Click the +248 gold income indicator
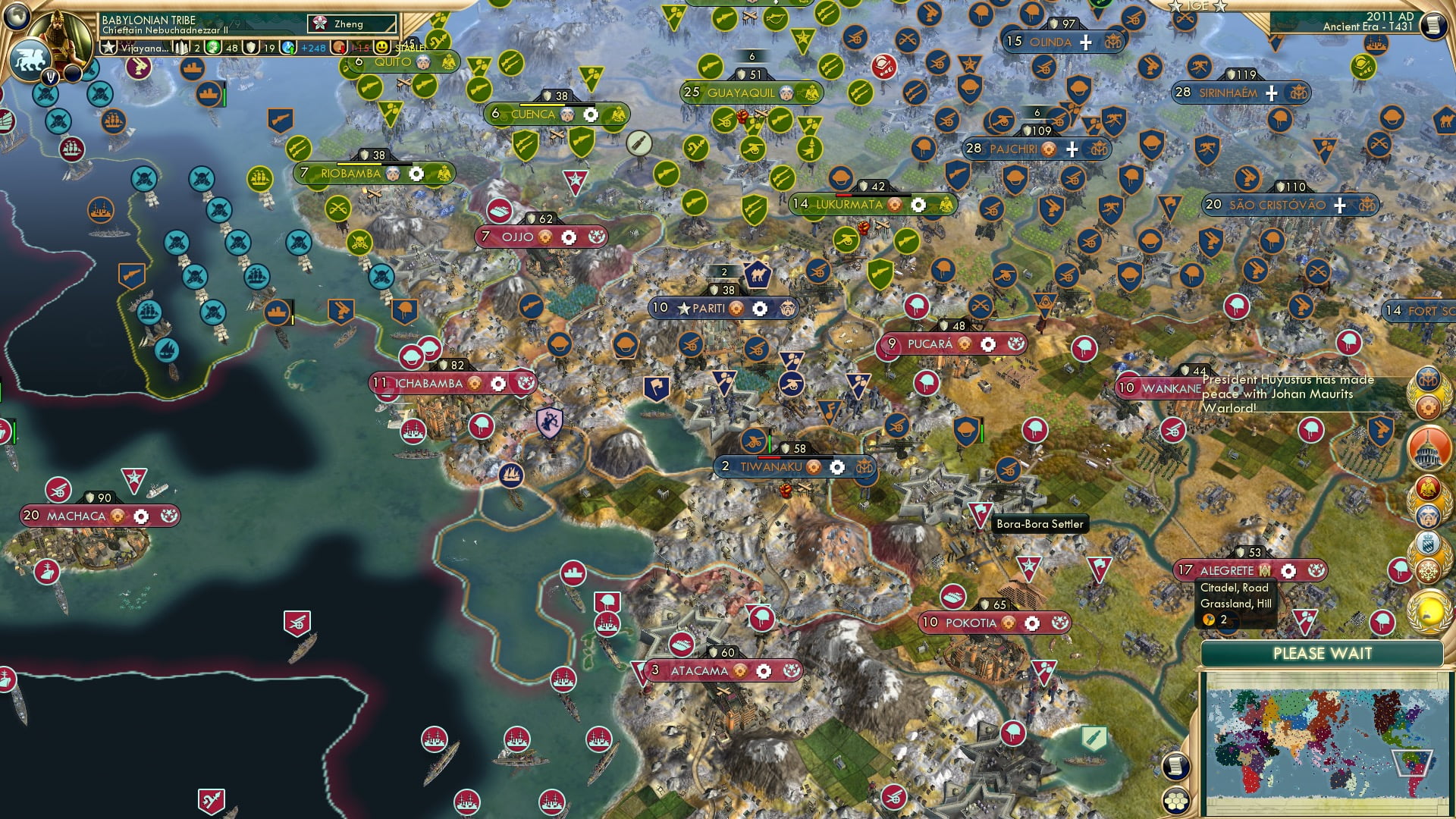The width and height of the screenshot is (1456, 819). [x=311, y=48]
